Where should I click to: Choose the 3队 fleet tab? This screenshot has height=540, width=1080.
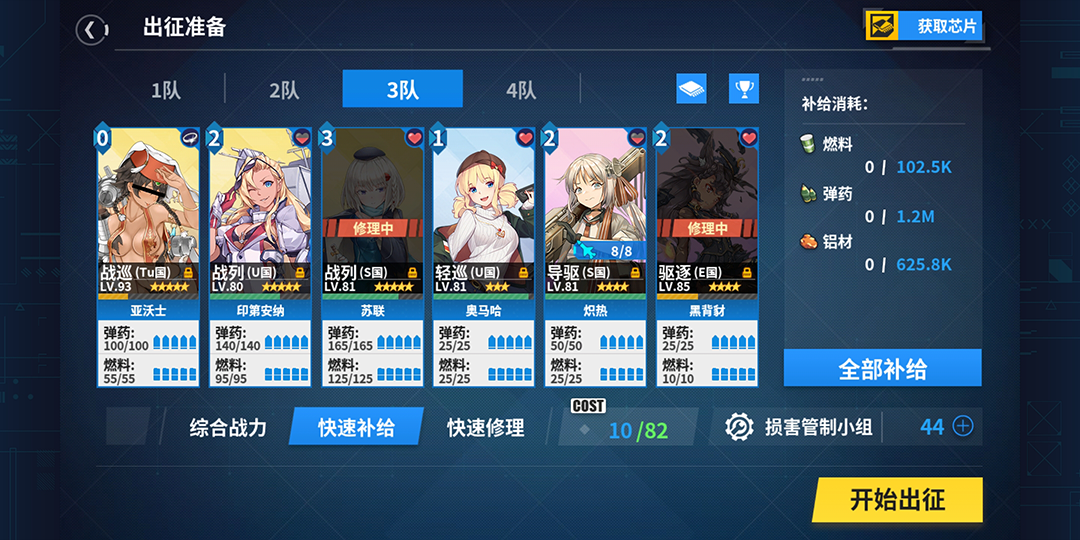(x=402, y=90)
